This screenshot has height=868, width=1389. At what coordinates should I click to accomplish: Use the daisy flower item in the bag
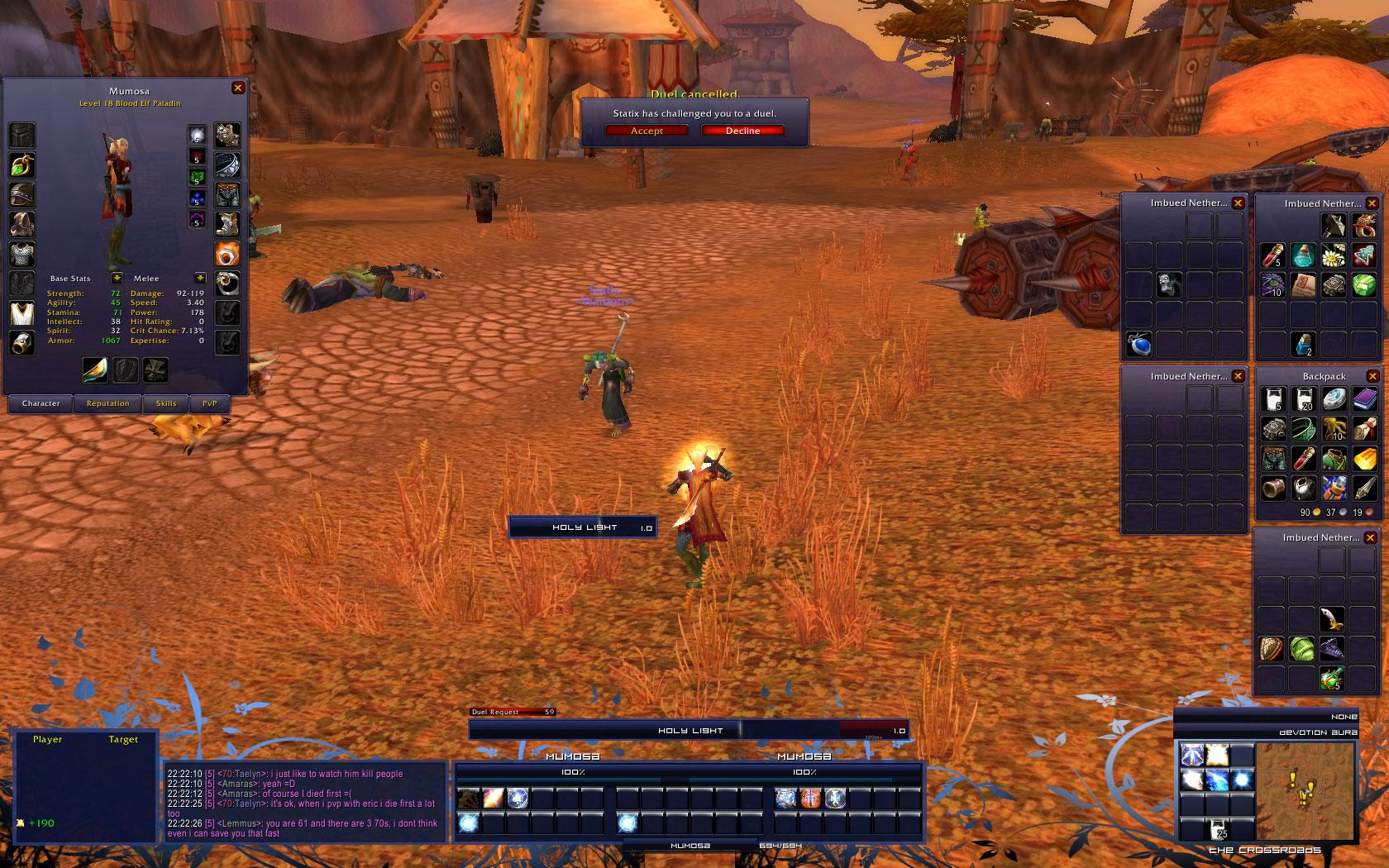pos(1333,255)
